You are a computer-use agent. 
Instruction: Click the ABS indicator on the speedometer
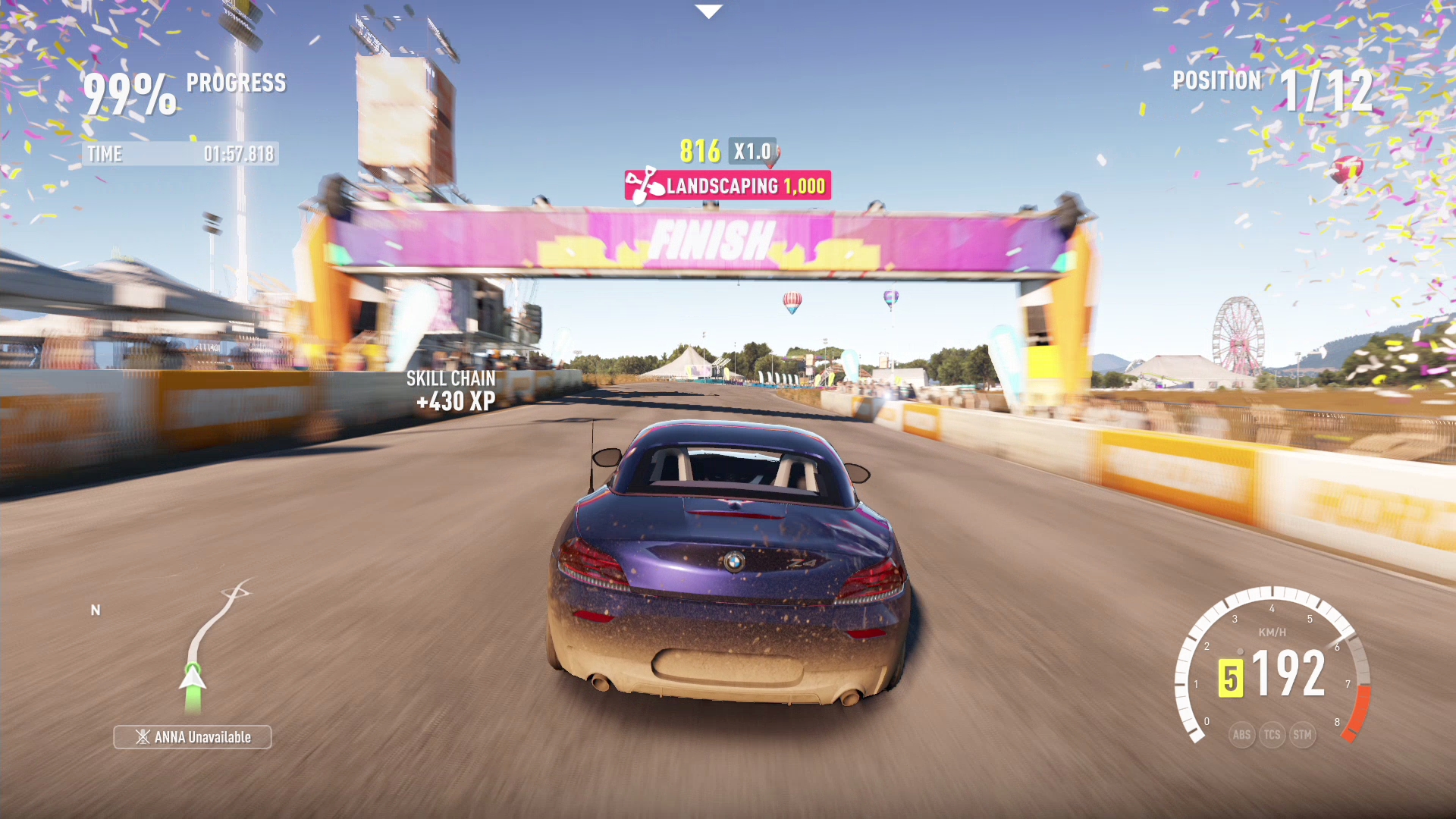coord(1241,734)
